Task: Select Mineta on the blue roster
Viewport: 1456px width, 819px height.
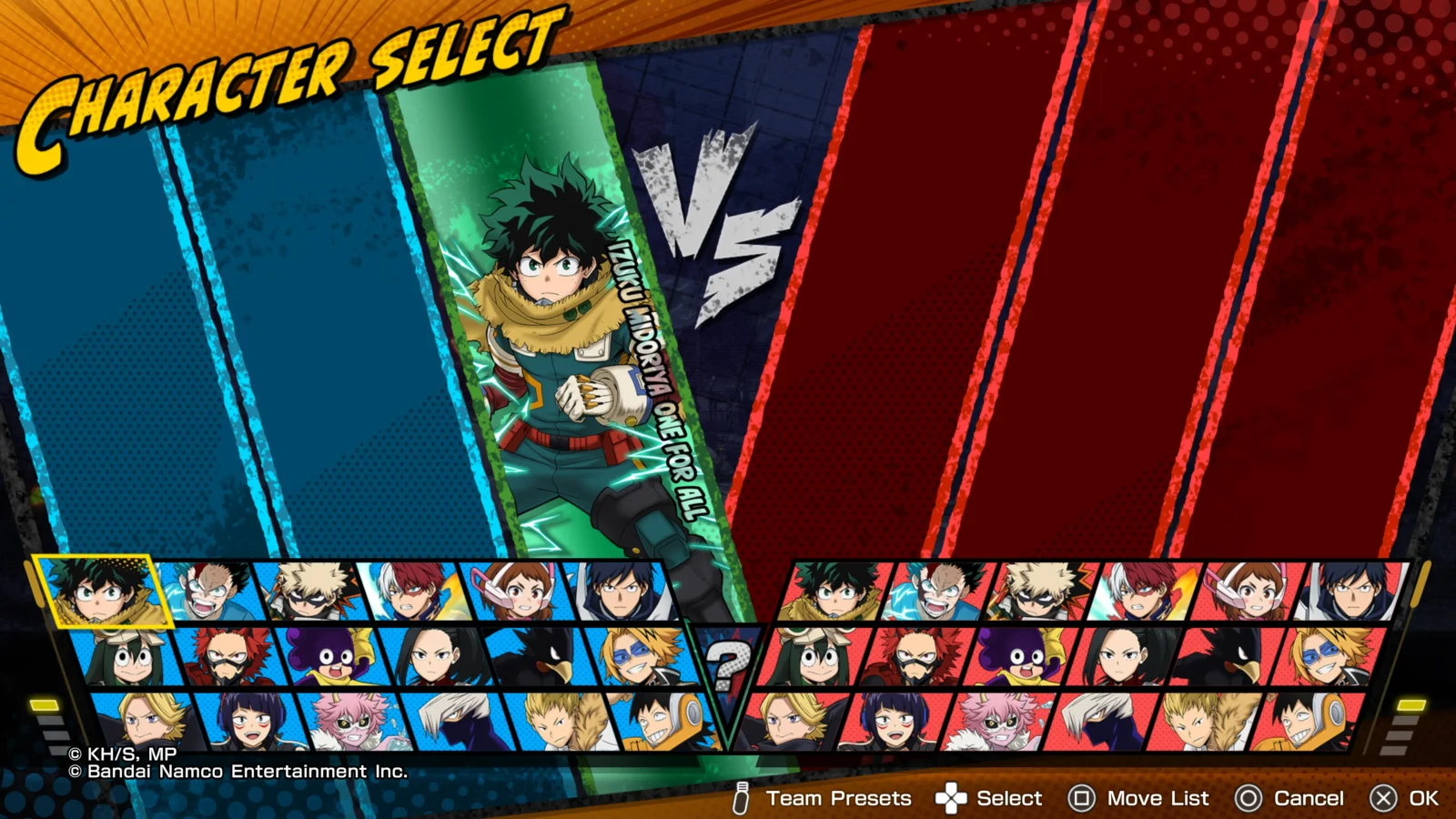Action: [335, 657]
